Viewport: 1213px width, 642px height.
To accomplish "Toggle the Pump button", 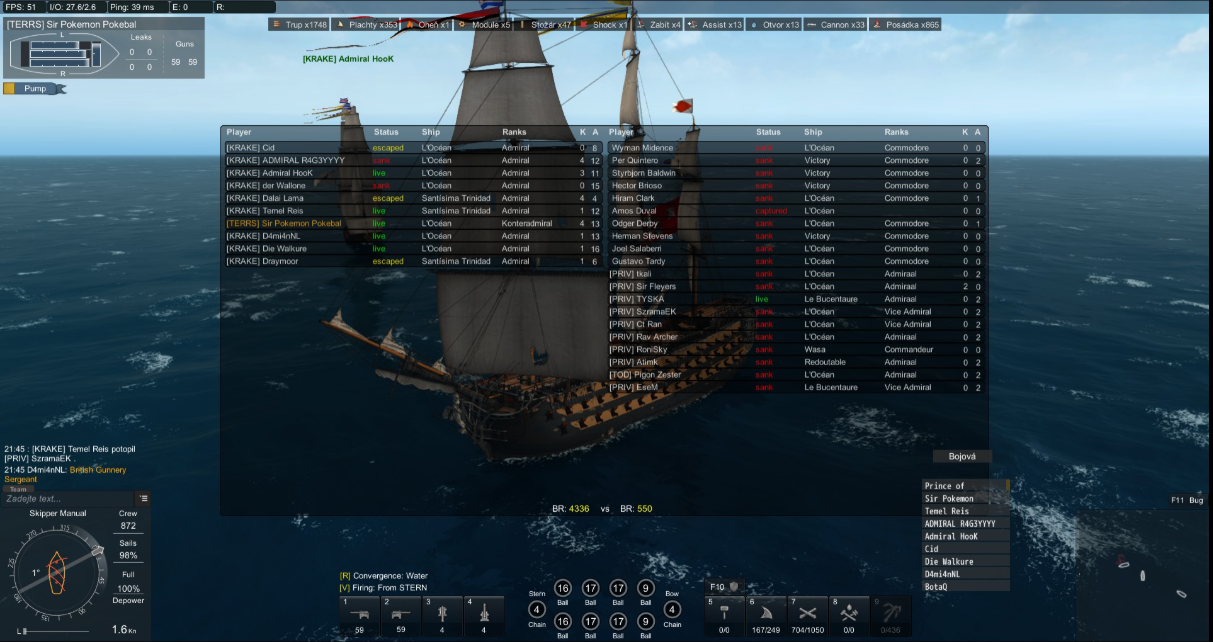I will (36, 88).
